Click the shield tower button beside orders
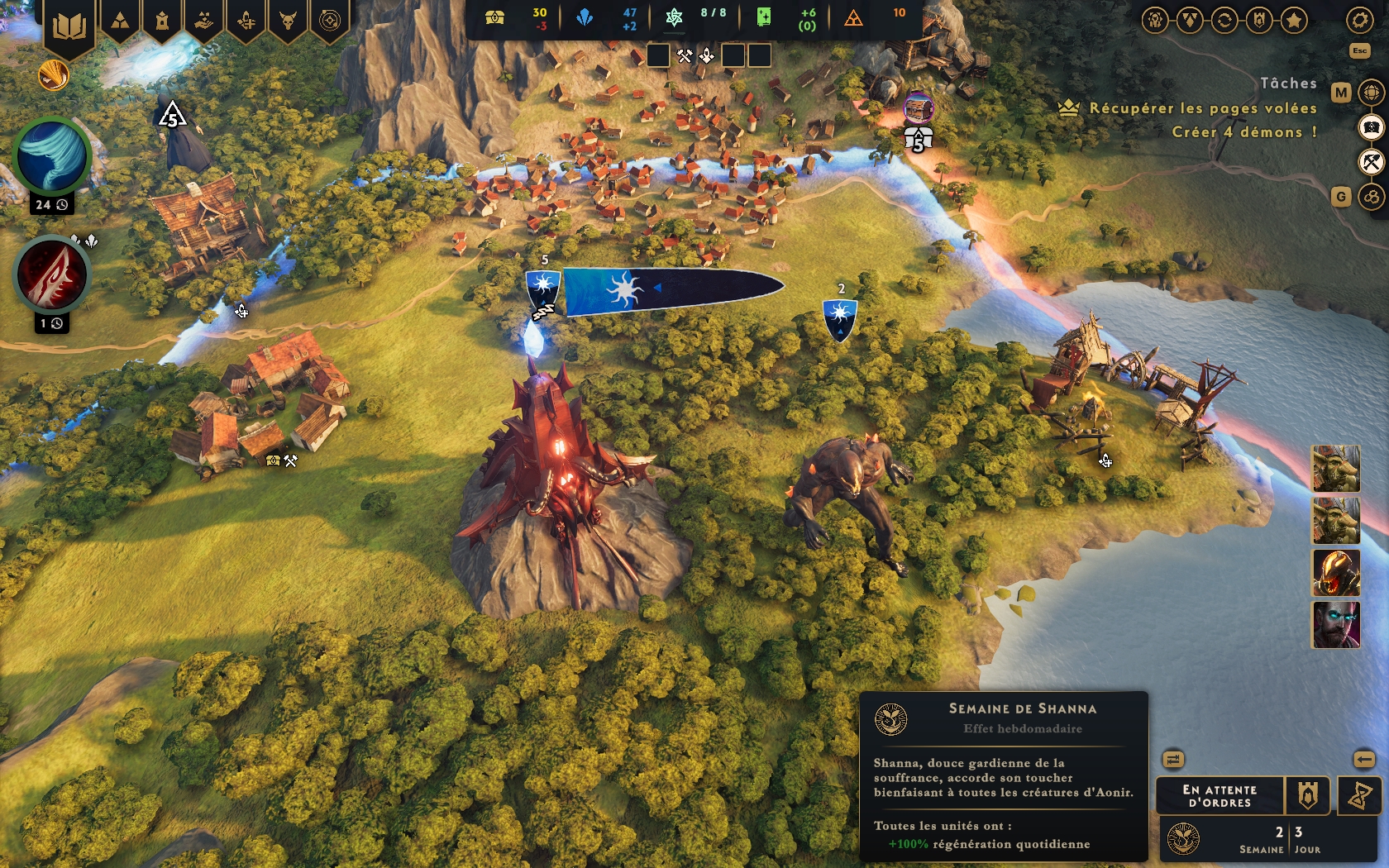The height and width of the screenshot is (868, 1389). (x=1307, y=796)
